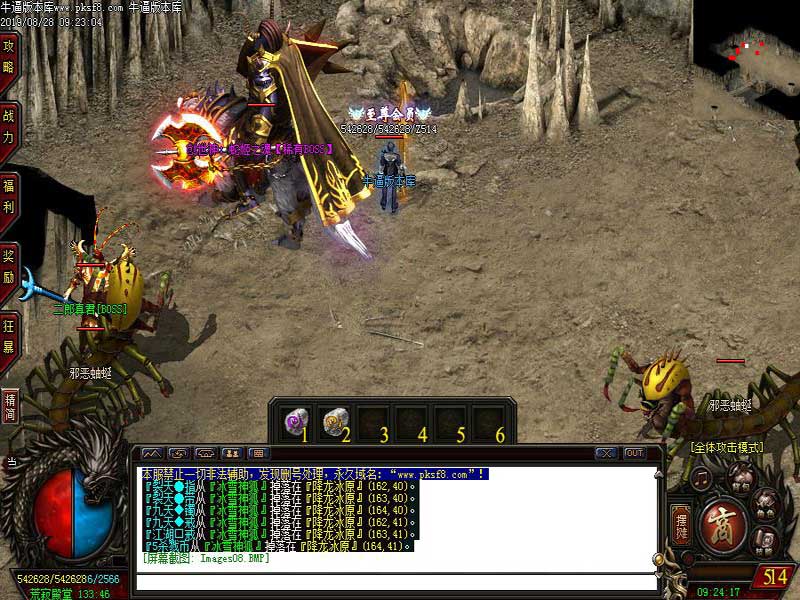Toggle the 精简 simplified mode button
Viewport: 800px width, 600px height.
(11, 405)
